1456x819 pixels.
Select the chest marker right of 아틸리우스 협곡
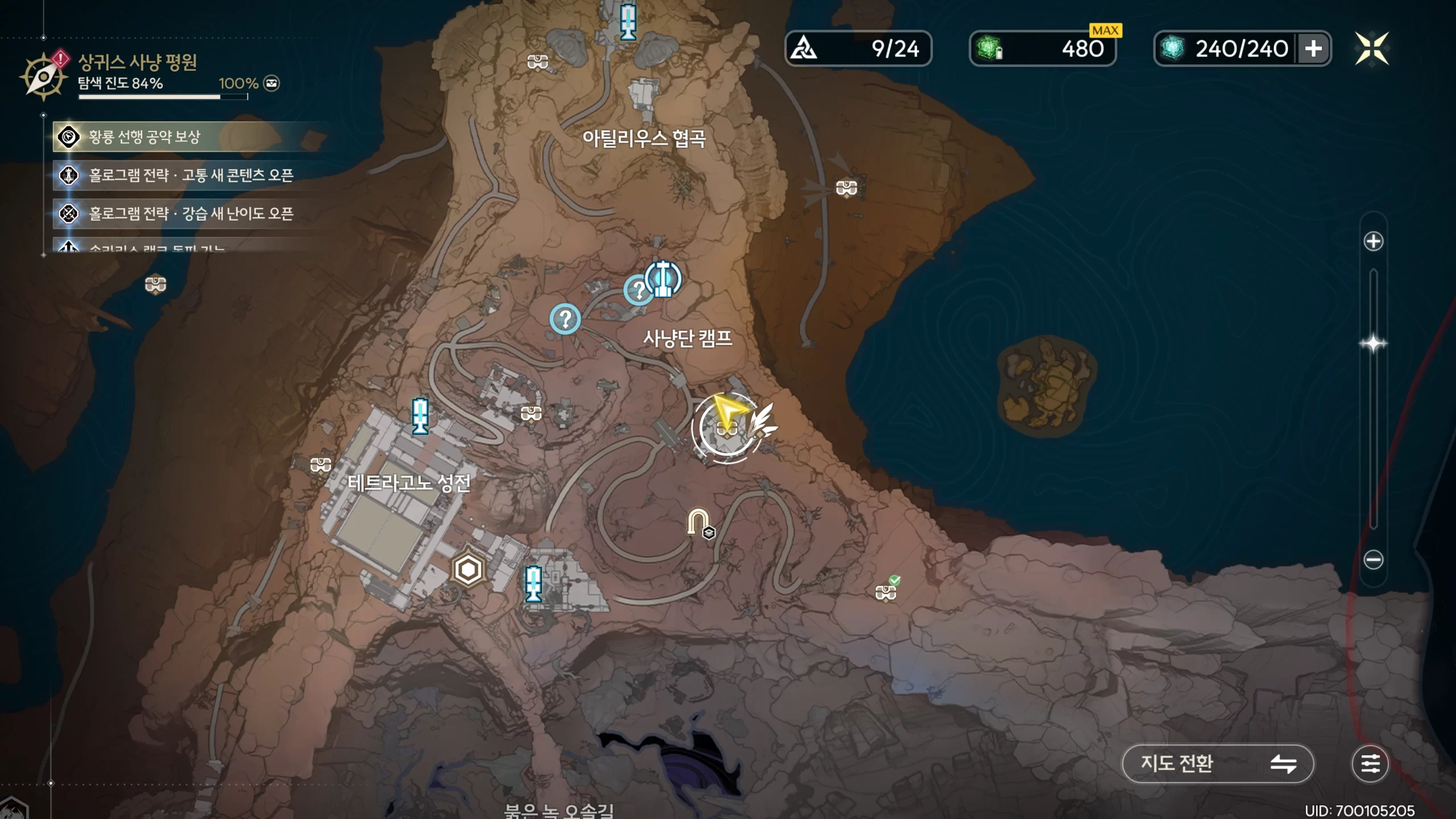click(846, 187)
